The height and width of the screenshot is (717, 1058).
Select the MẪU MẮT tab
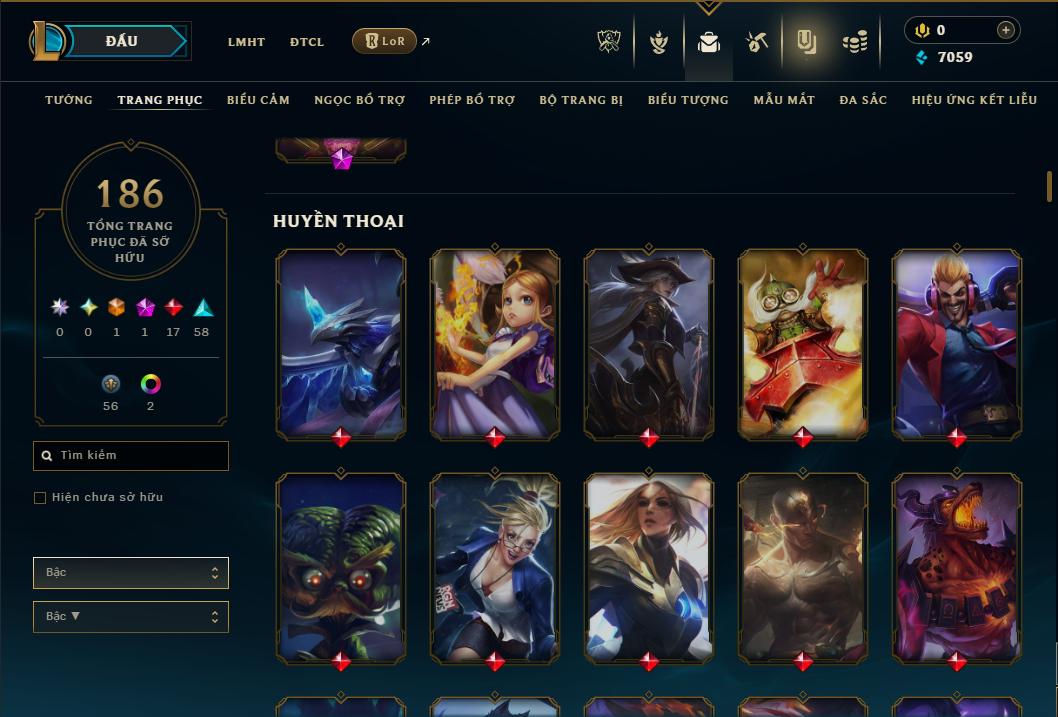784,100
